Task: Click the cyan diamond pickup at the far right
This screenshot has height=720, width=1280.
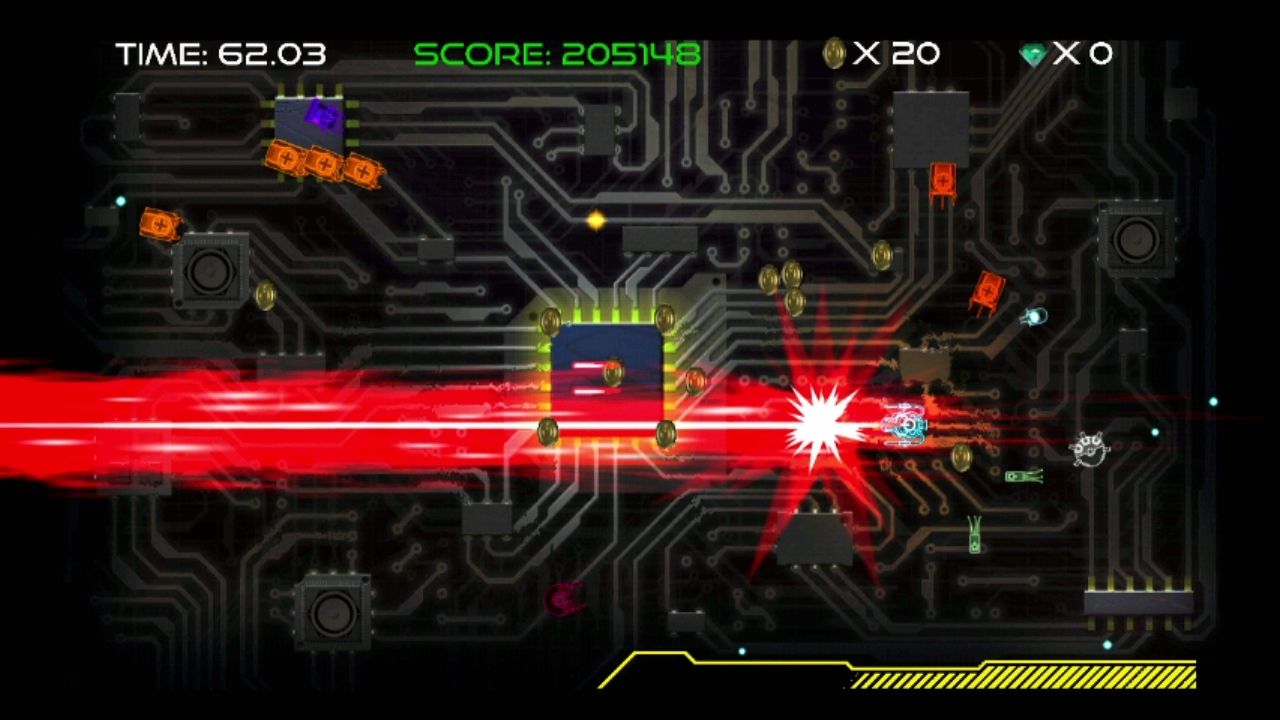Action: 1213,401
